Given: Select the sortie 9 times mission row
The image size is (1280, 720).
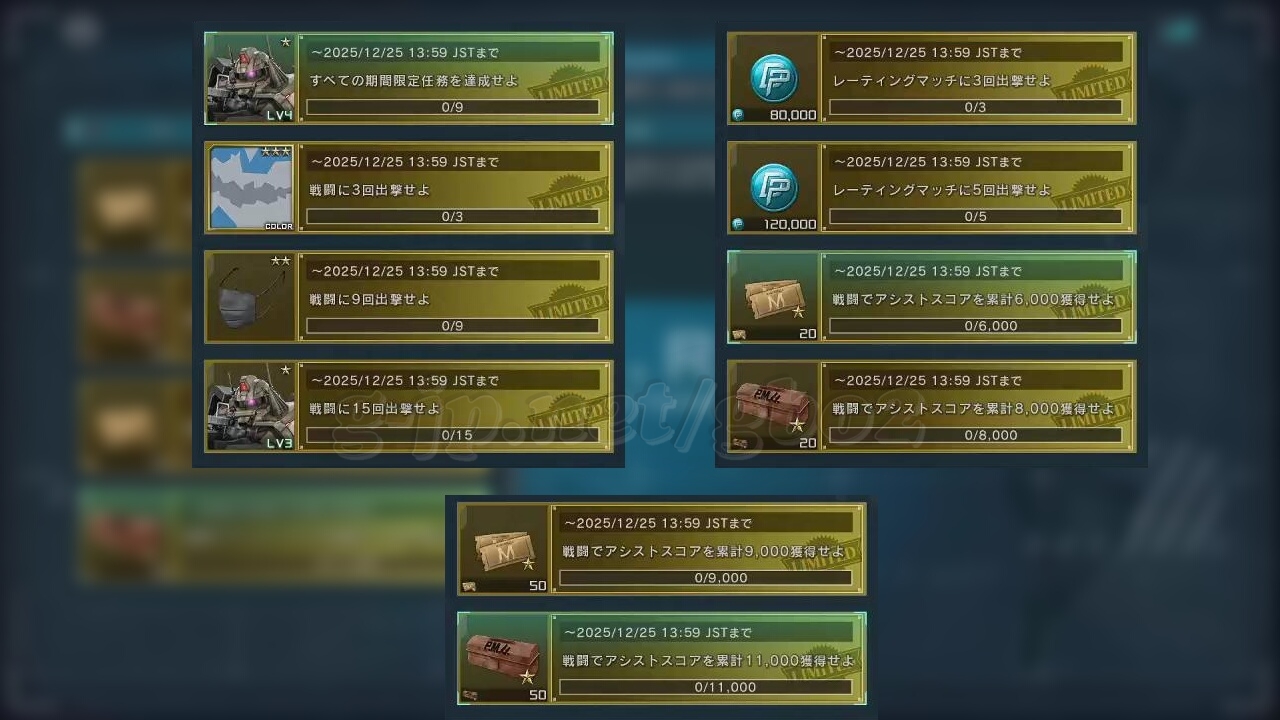Looking at the screenshot, I should click(455, 297).
